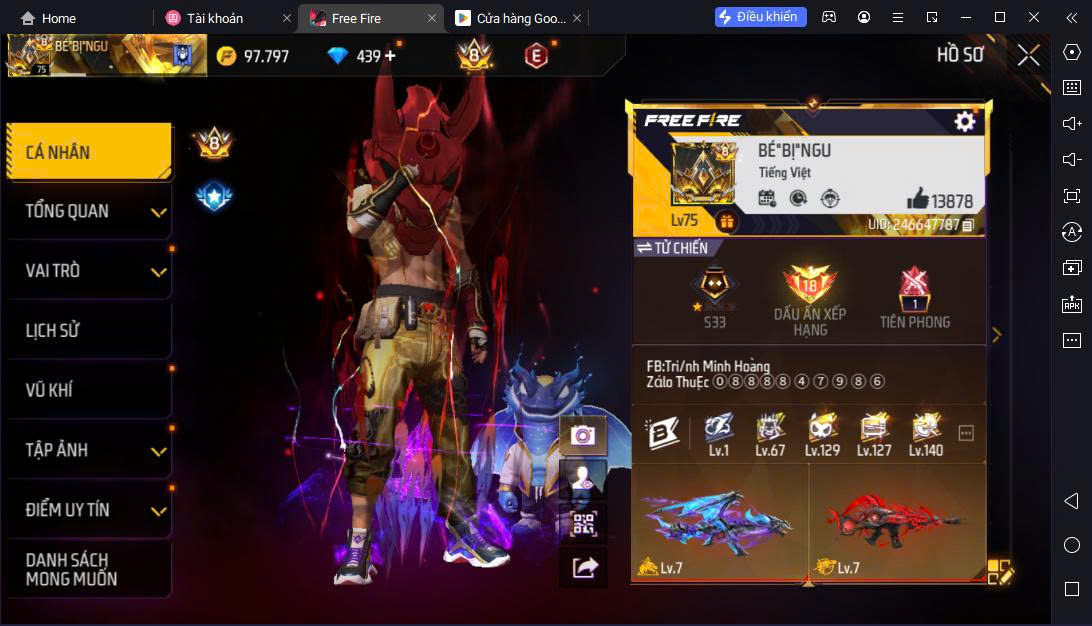The image size is (1092, 626).
Task: Expand the TẬP ẢNH section
Action: point(88,450)
